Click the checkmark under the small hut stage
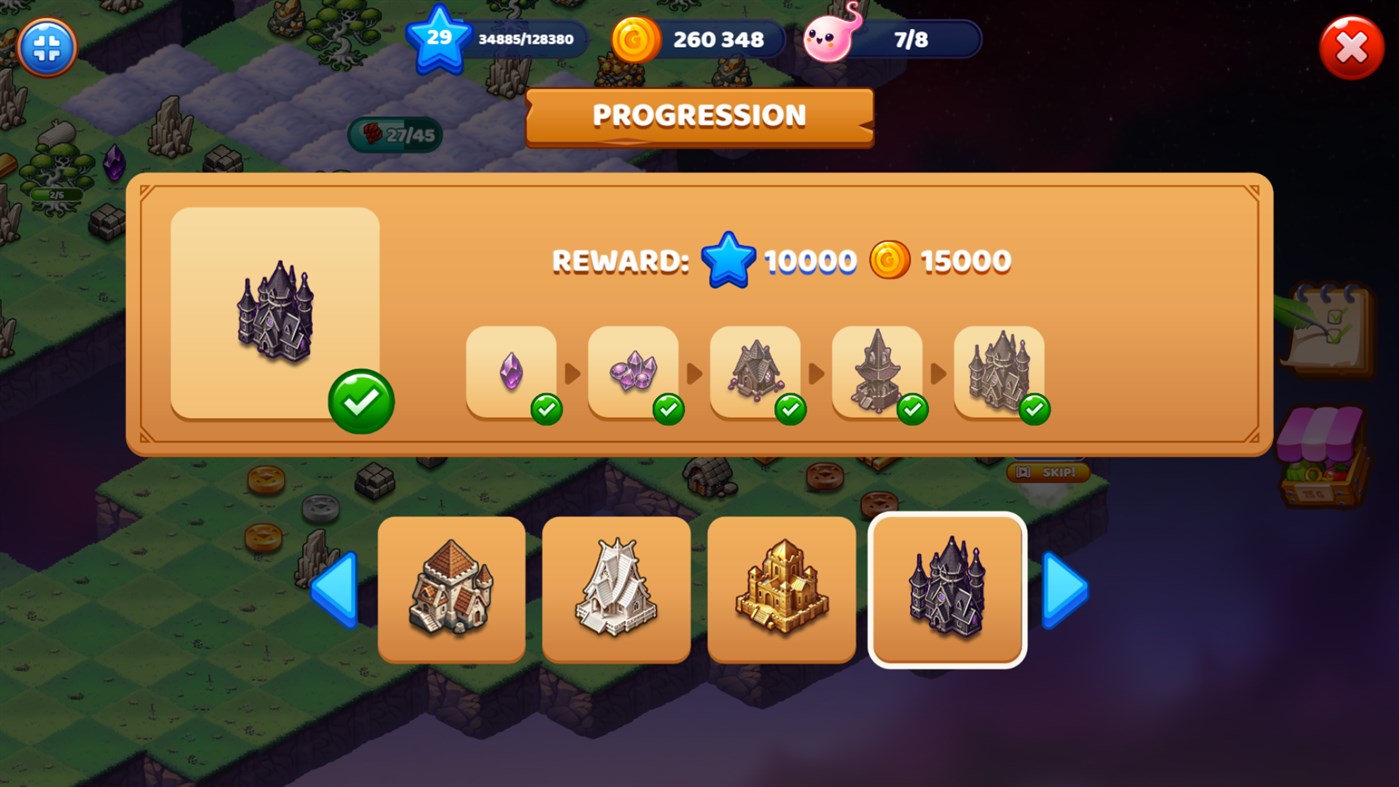The image size is (1399, 787). coord(790,409)
